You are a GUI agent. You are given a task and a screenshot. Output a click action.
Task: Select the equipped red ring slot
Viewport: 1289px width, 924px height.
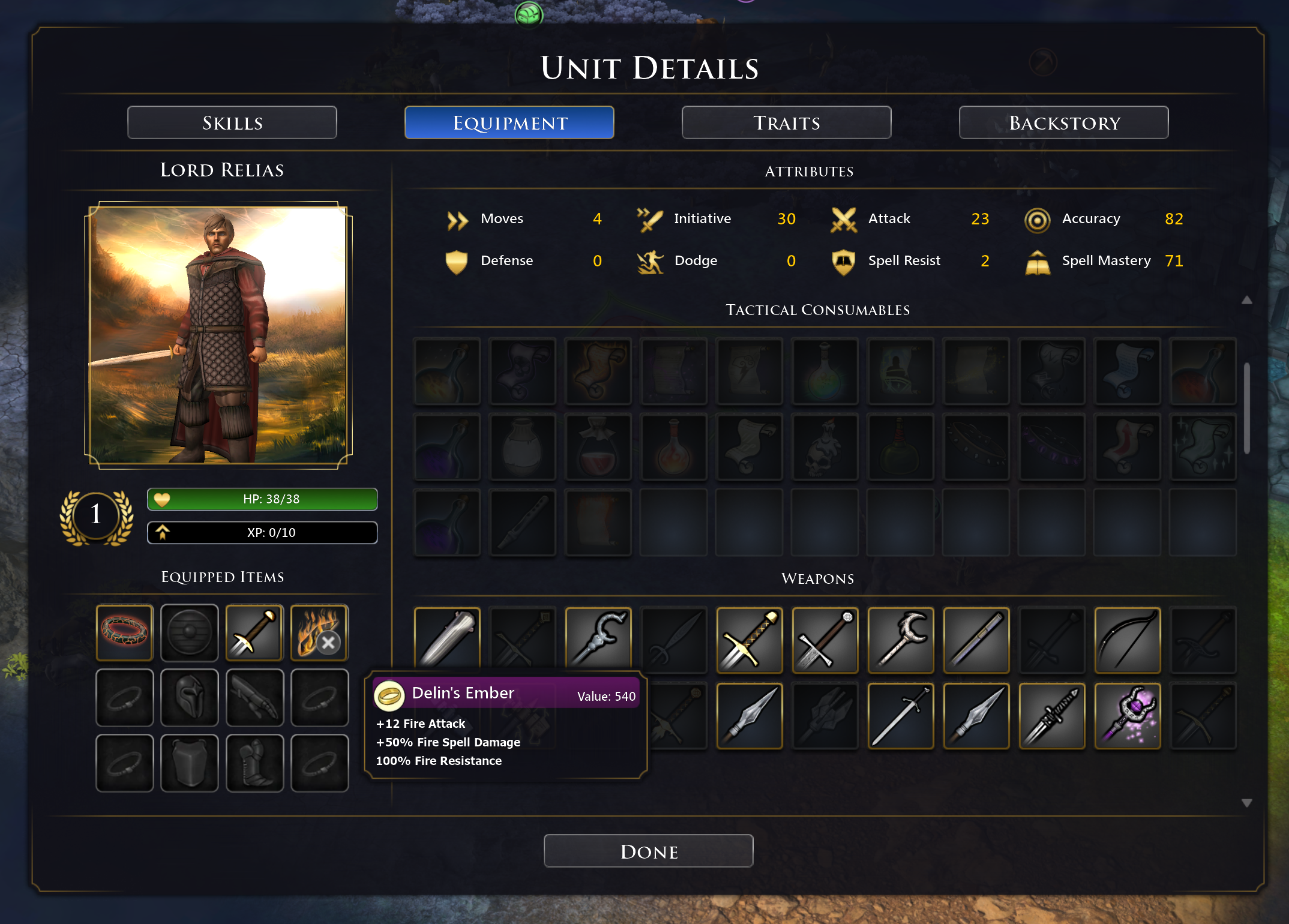point(125,633)
